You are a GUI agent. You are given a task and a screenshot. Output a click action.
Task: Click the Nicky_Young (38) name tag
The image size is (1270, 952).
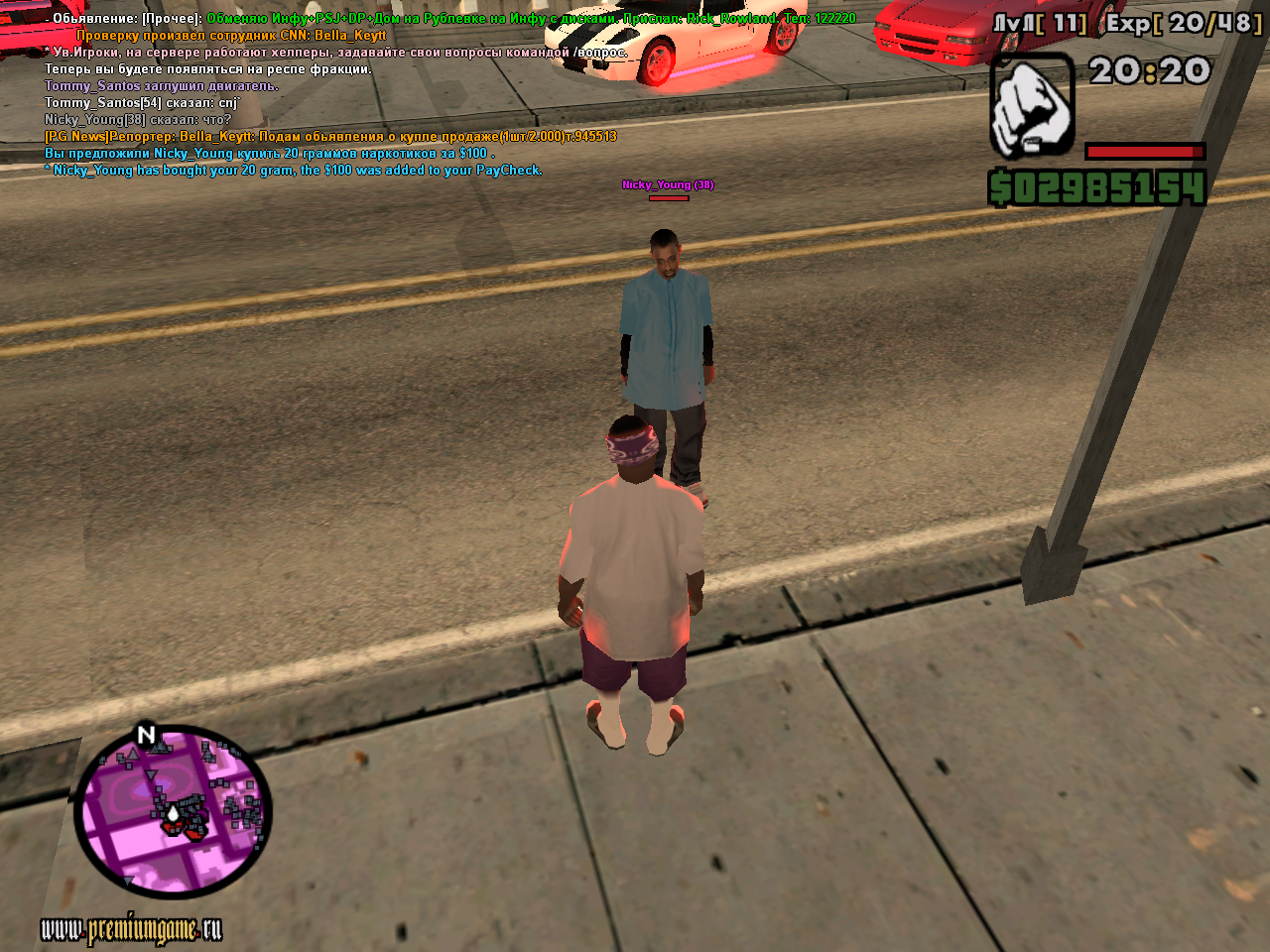coord(668,184)
